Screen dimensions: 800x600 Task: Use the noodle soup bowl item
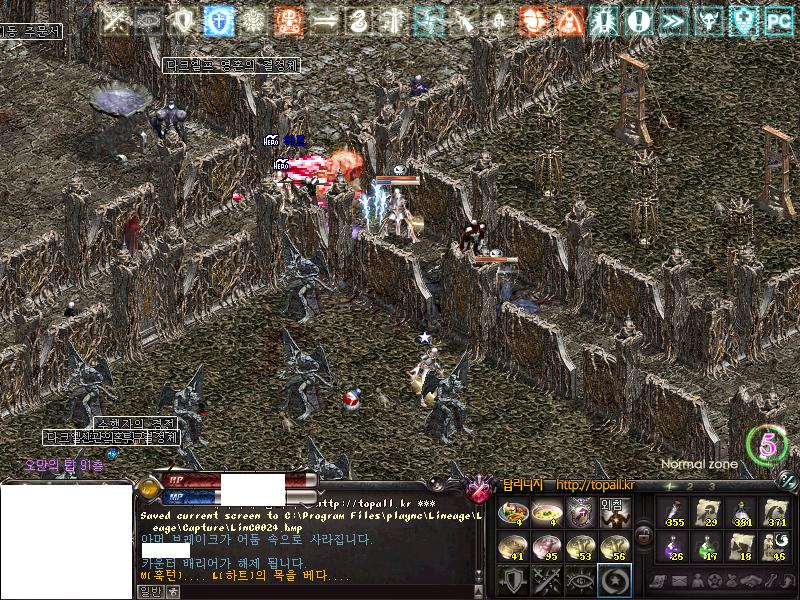[546, 513]
